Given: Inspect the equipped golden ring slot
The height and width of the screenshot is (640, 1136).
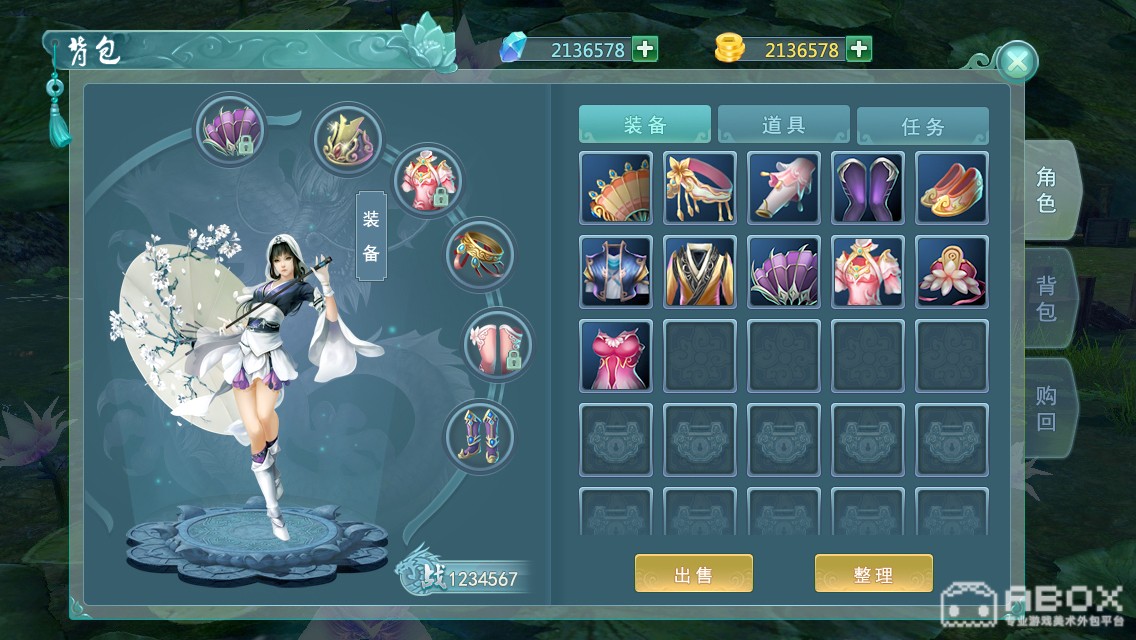Looking at the screenshot, I should (480, 254).
